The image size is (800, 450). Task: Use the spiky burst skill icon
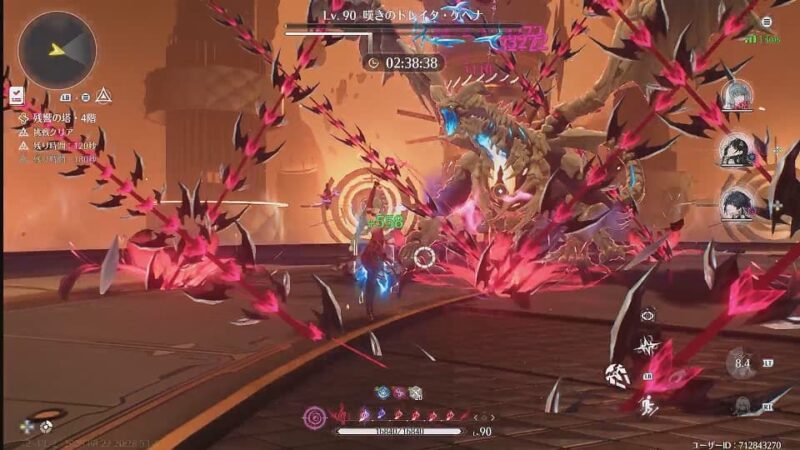pyautogui.click(x=648, y=345)
